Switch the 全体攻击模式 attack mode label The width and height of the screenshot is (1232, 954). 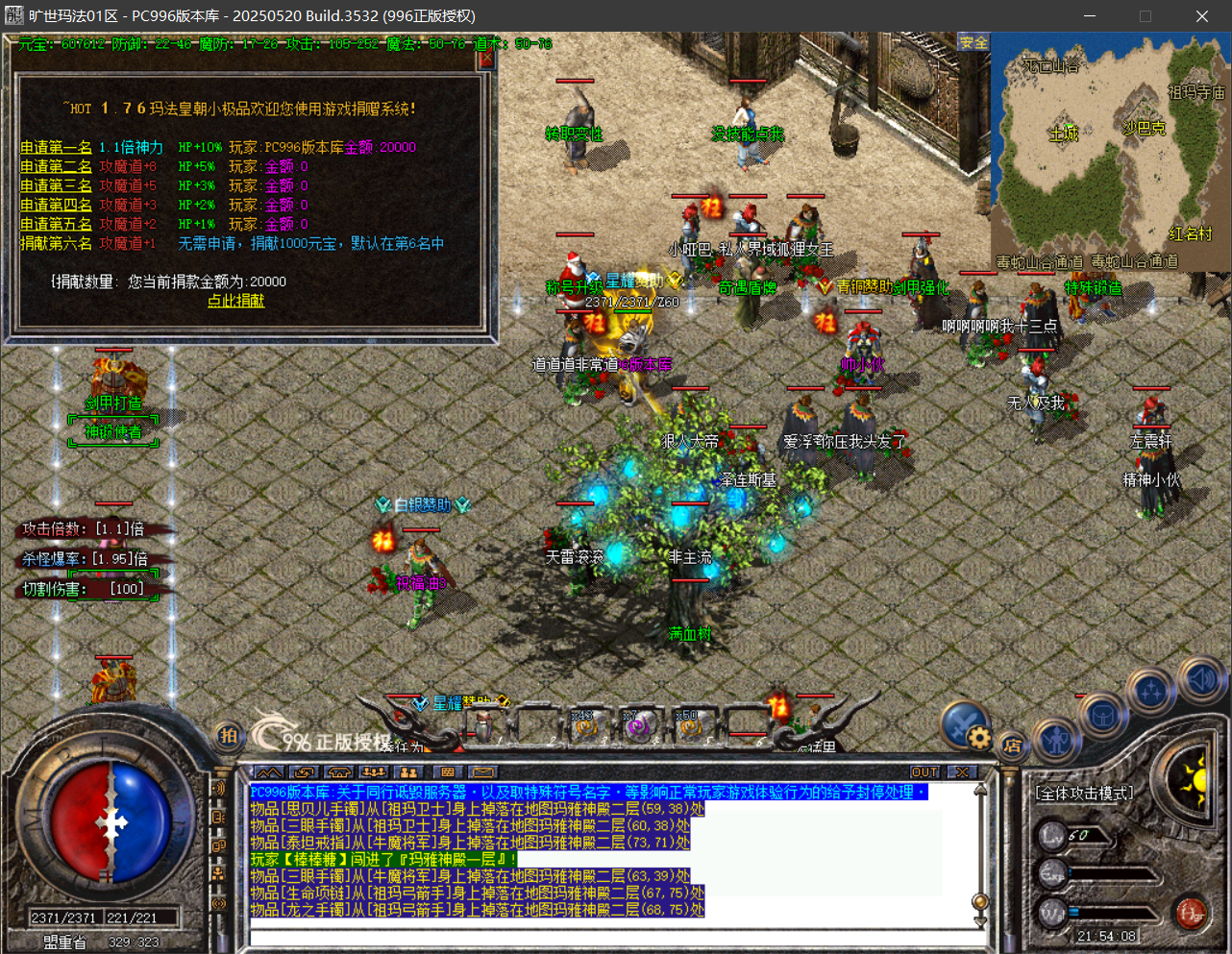click(1084, 794)
